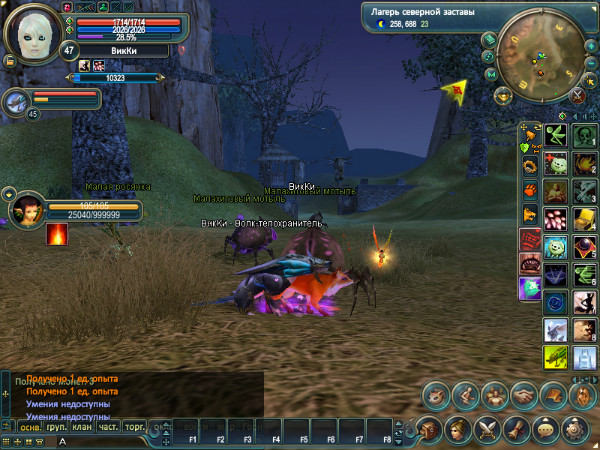Click the crossed swords menu button
Viewport: 600px width, 450px height.
[x=488, y=429]
